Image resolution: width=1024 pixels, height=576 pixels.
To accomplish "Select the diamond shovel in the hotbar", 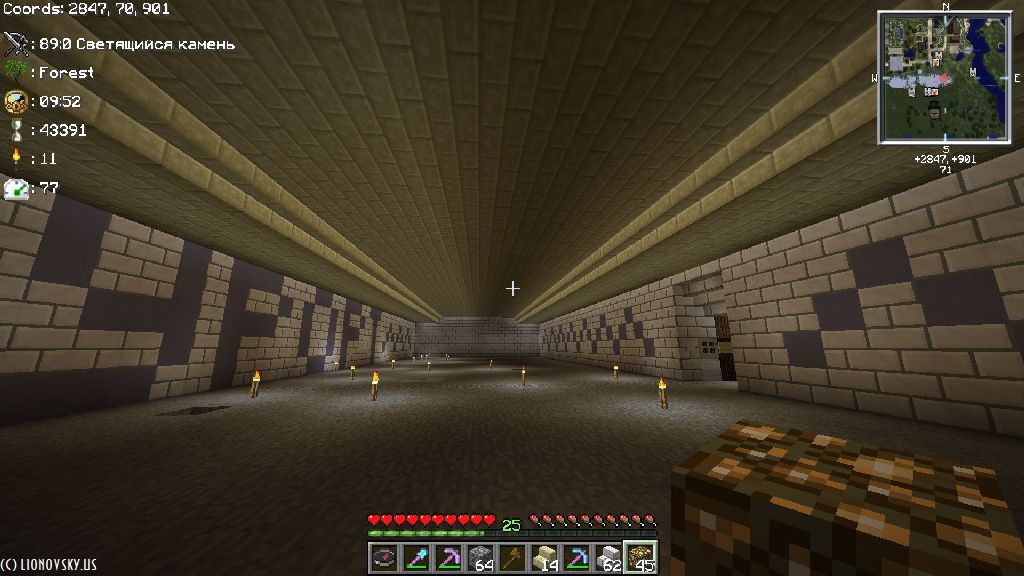I will 416,557.
